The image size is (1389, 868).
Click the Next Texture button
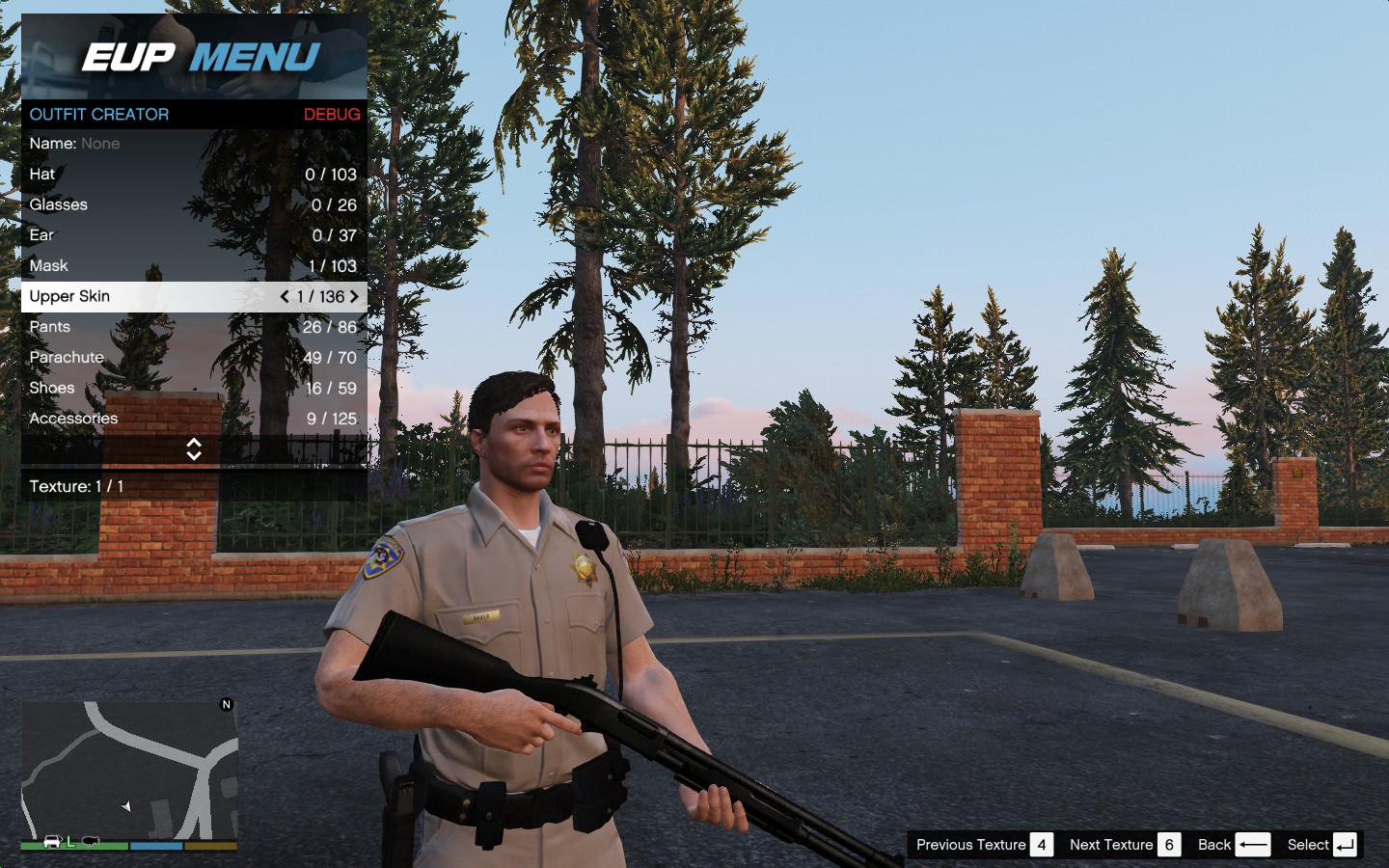click(x=1124, y=845)
